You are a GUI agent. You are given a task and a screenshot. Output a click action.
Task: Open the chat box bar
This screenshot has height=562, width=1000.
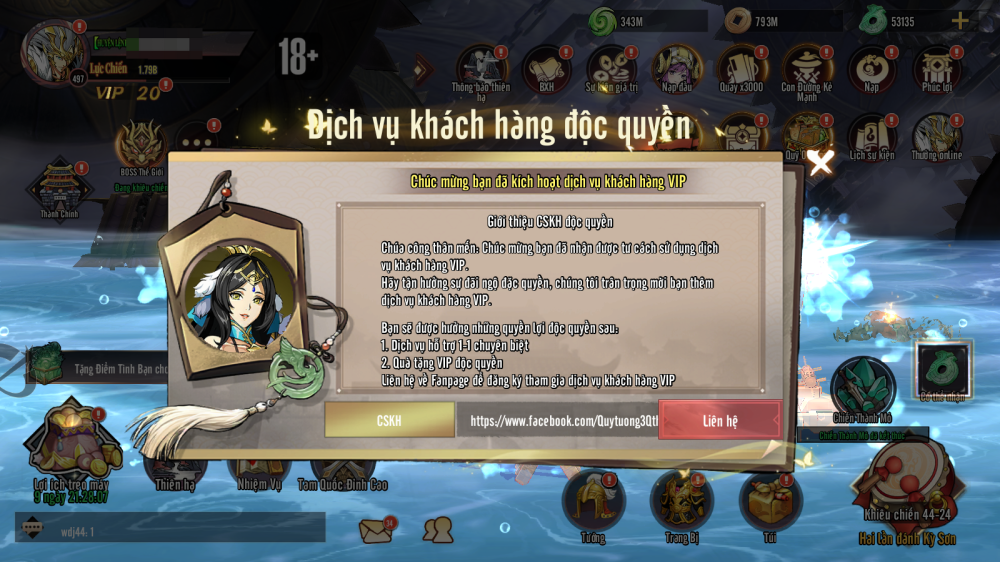click(x=170, y=528)
